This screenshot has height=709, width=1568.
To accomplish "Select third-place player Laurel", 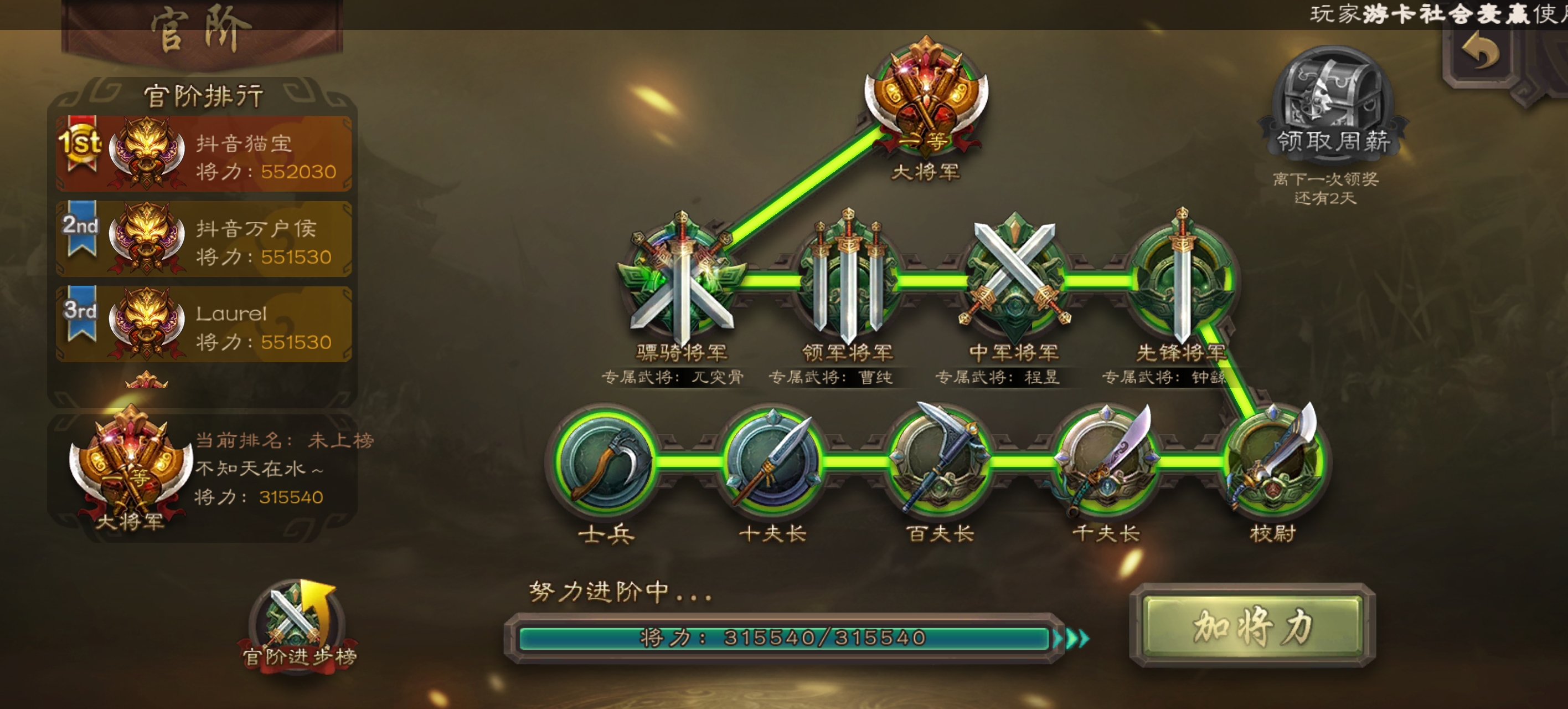I will click(x=204, y=325).
